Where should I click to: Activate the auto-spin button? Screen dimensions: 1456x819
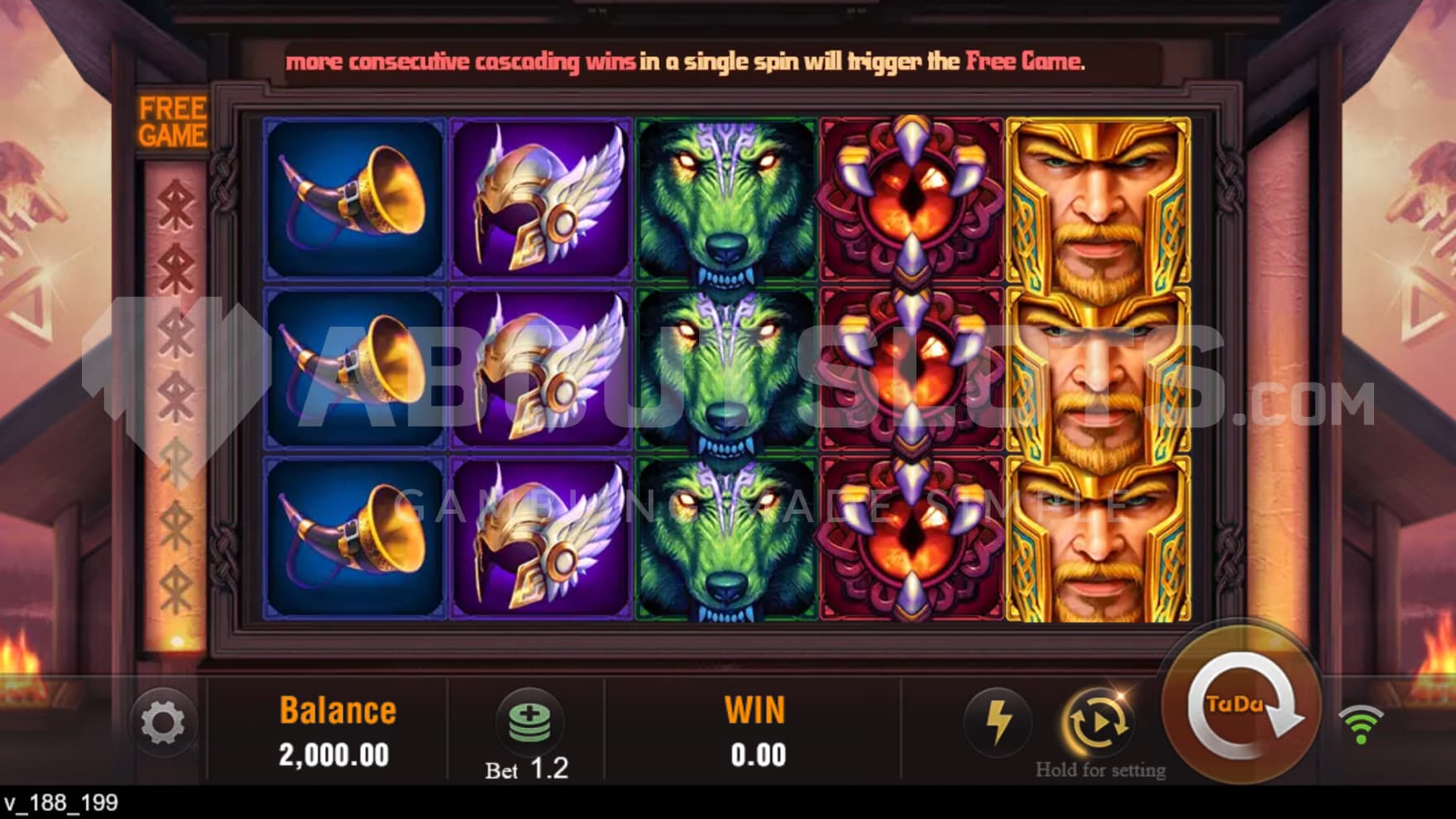pos(1099,722)
